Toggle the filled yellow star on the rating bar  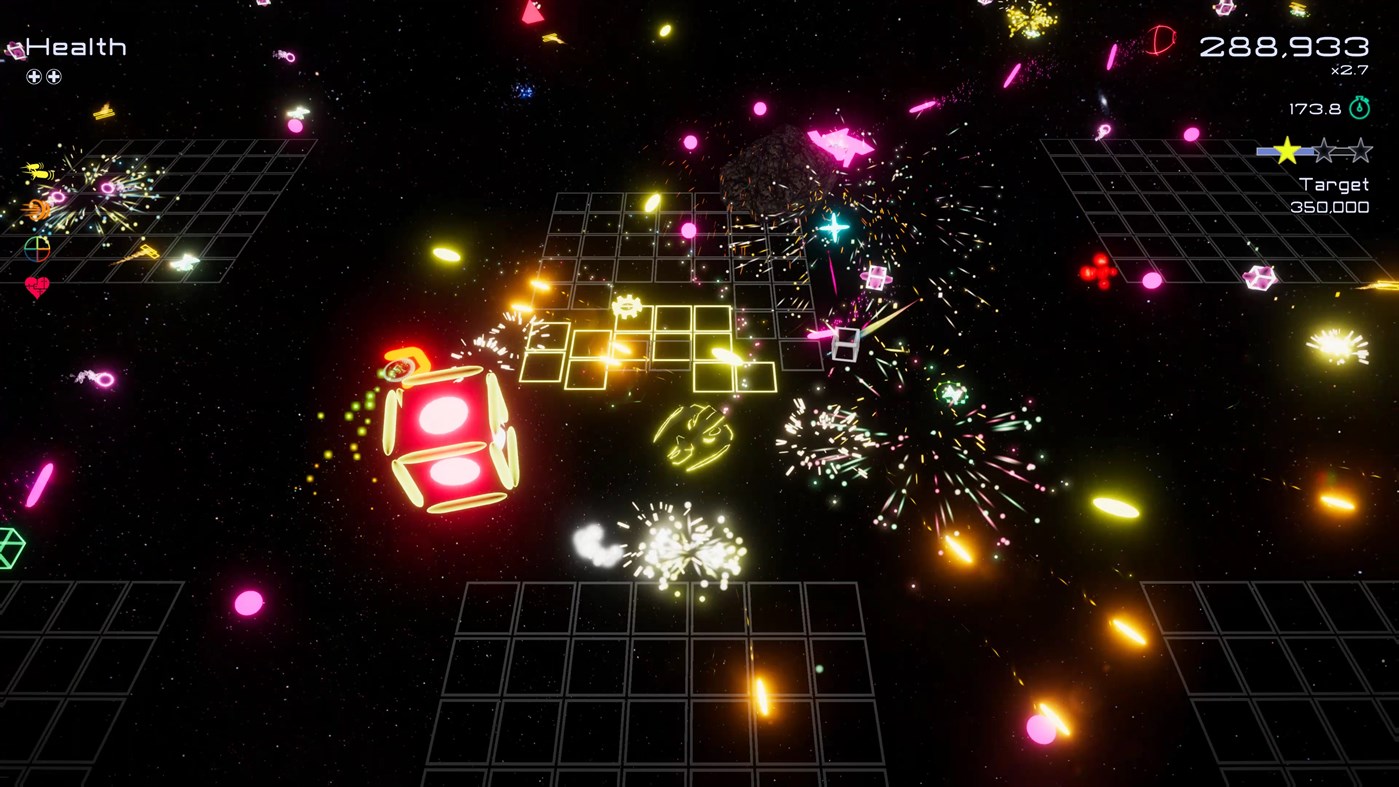point(1287,152)
